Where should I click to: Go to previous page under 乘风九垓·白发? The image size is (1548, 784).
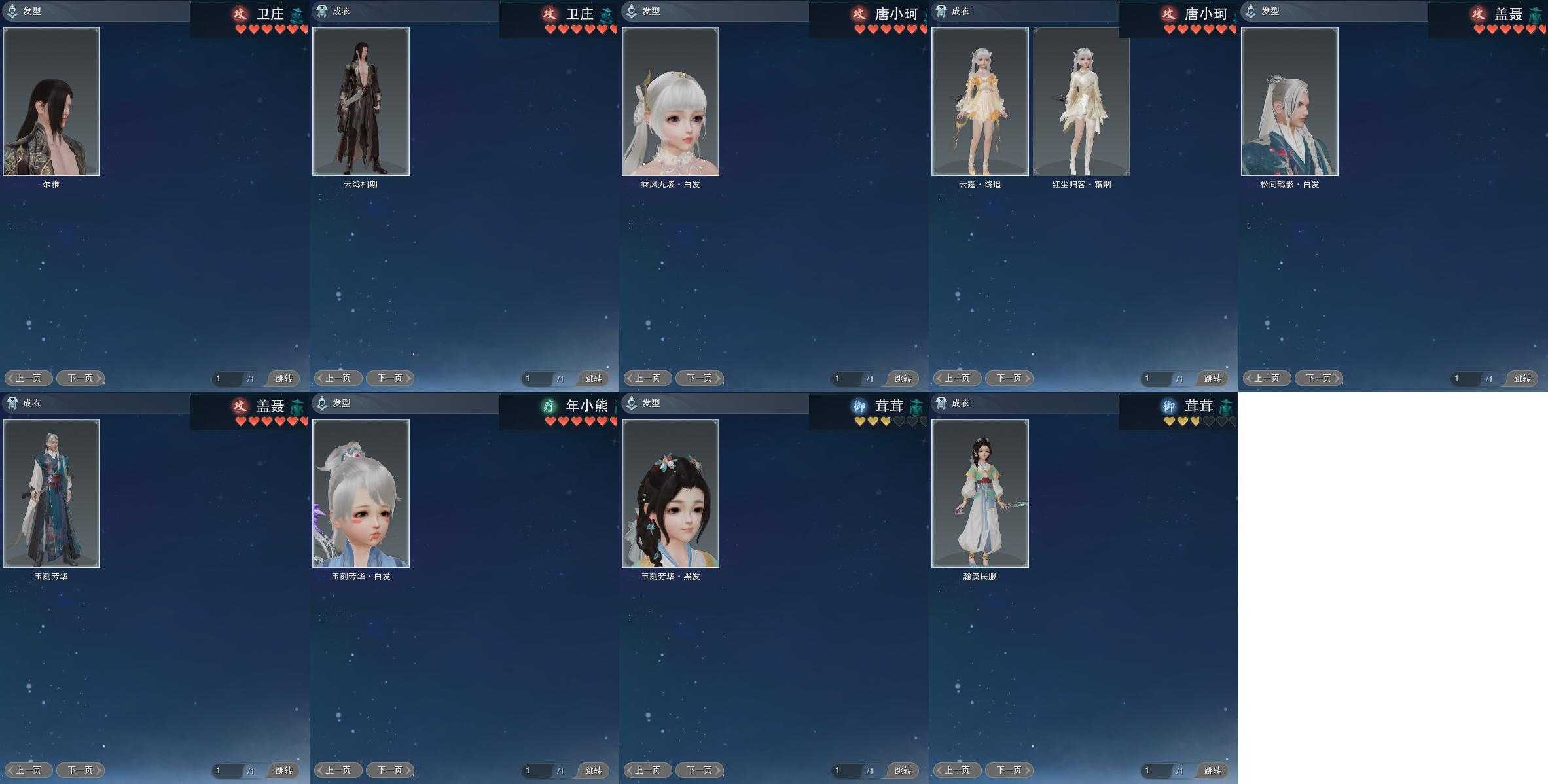point(647,378)
